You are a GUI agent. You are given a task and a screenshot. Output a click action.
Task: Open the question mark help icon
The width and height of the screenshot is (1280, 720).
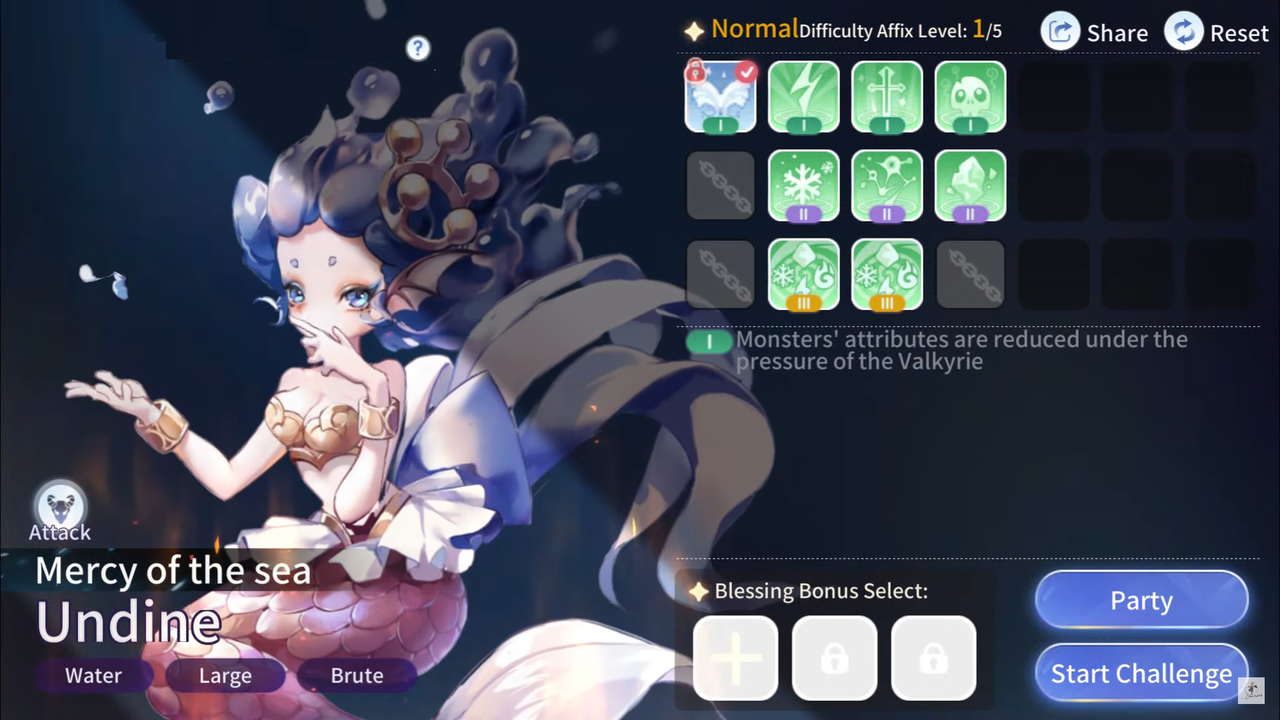[418, 48]
